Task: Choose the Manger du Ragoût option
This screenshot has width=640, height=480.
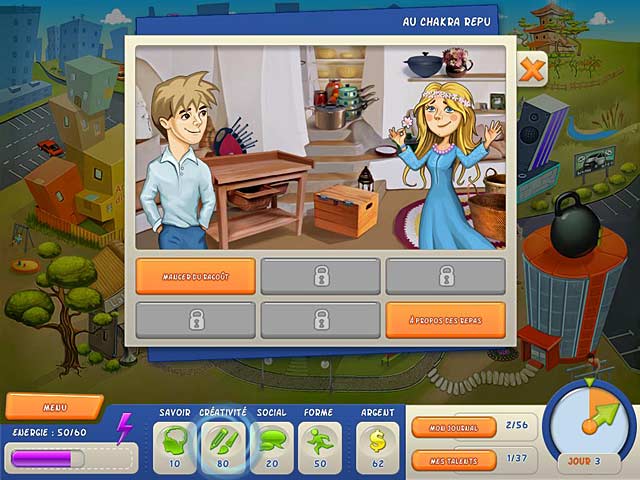Action: click(x=195, y=276)
